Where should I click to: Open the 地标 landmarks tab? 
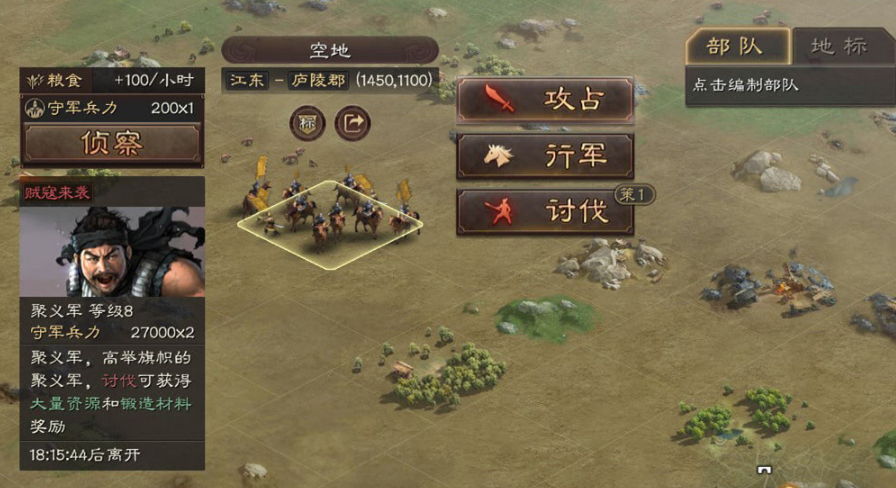838,47
